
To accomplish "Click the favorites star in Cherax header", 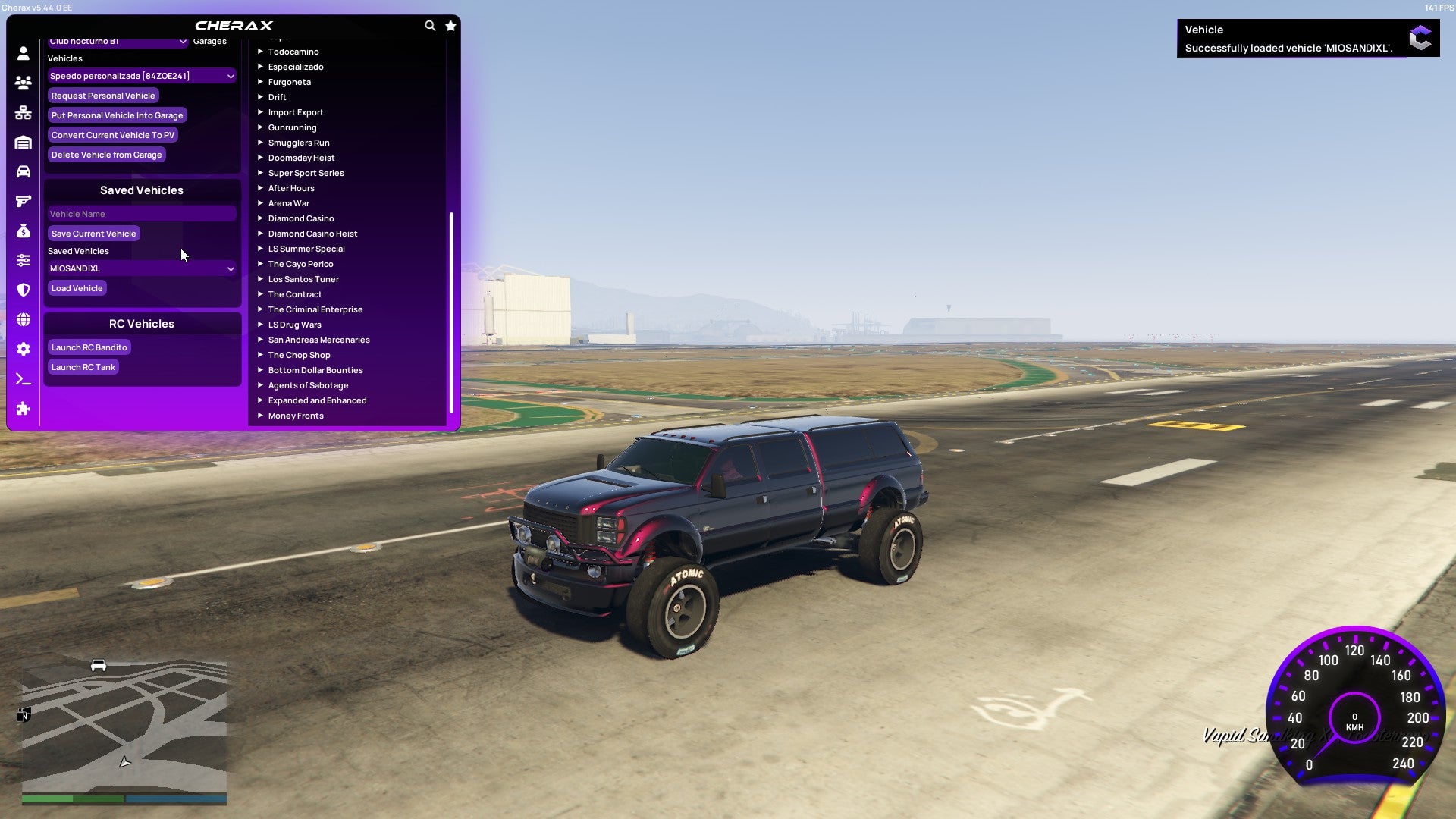I will (450, 25).
